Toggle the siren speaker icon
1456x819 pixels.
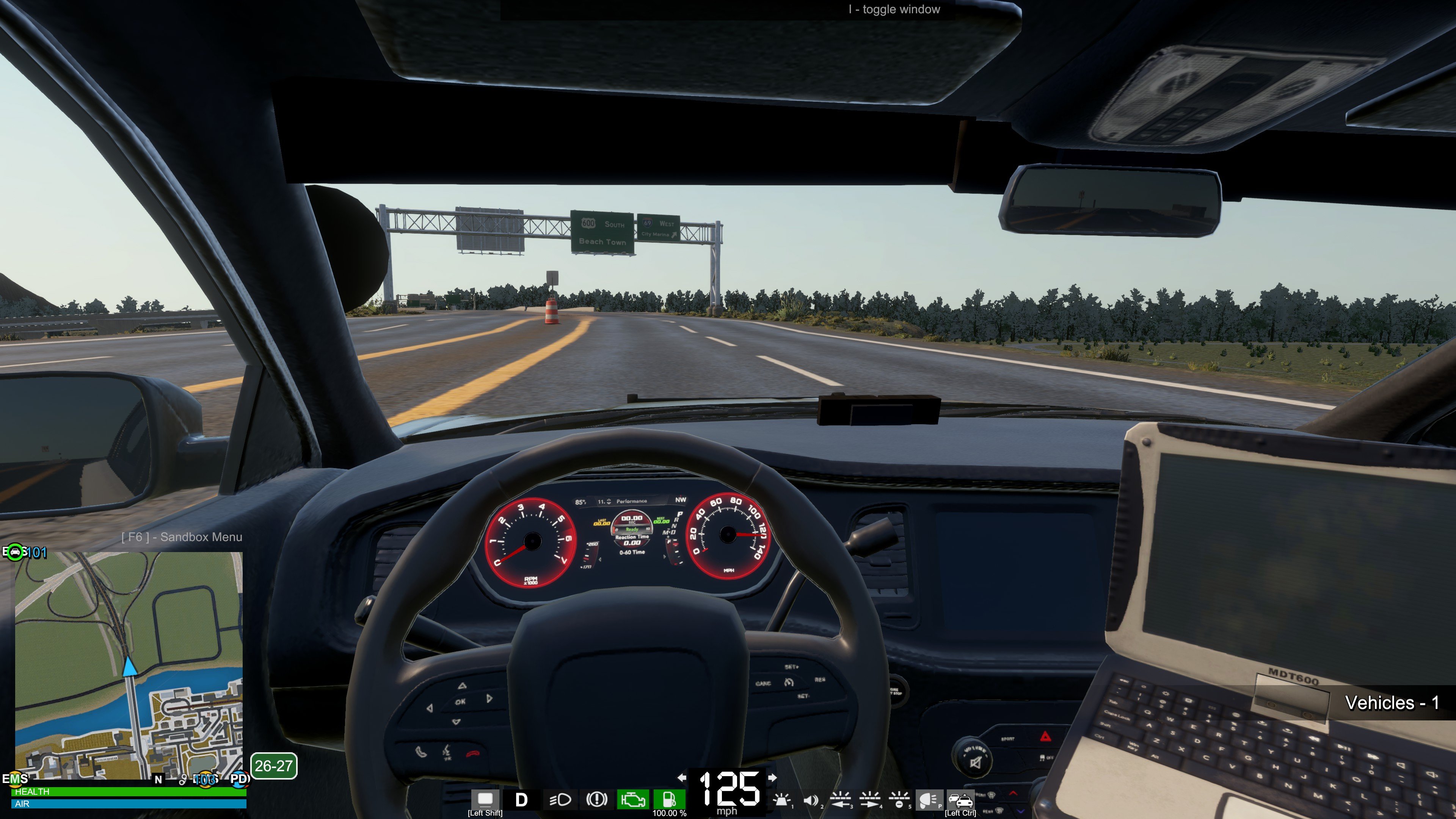coord(811,800)
